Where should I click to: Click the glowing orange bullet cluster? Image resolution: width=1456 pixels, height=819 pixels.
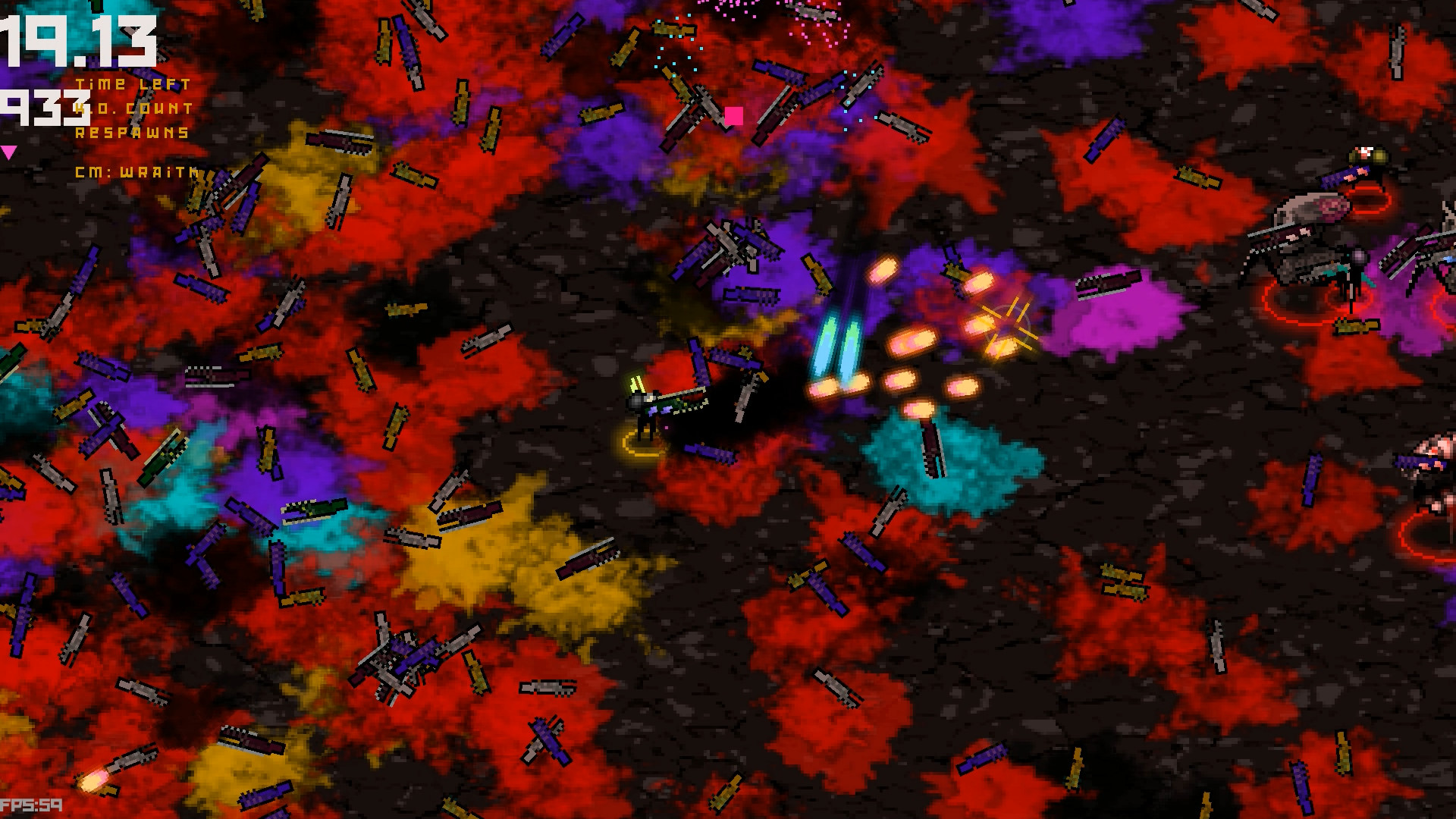coord(910,356)
